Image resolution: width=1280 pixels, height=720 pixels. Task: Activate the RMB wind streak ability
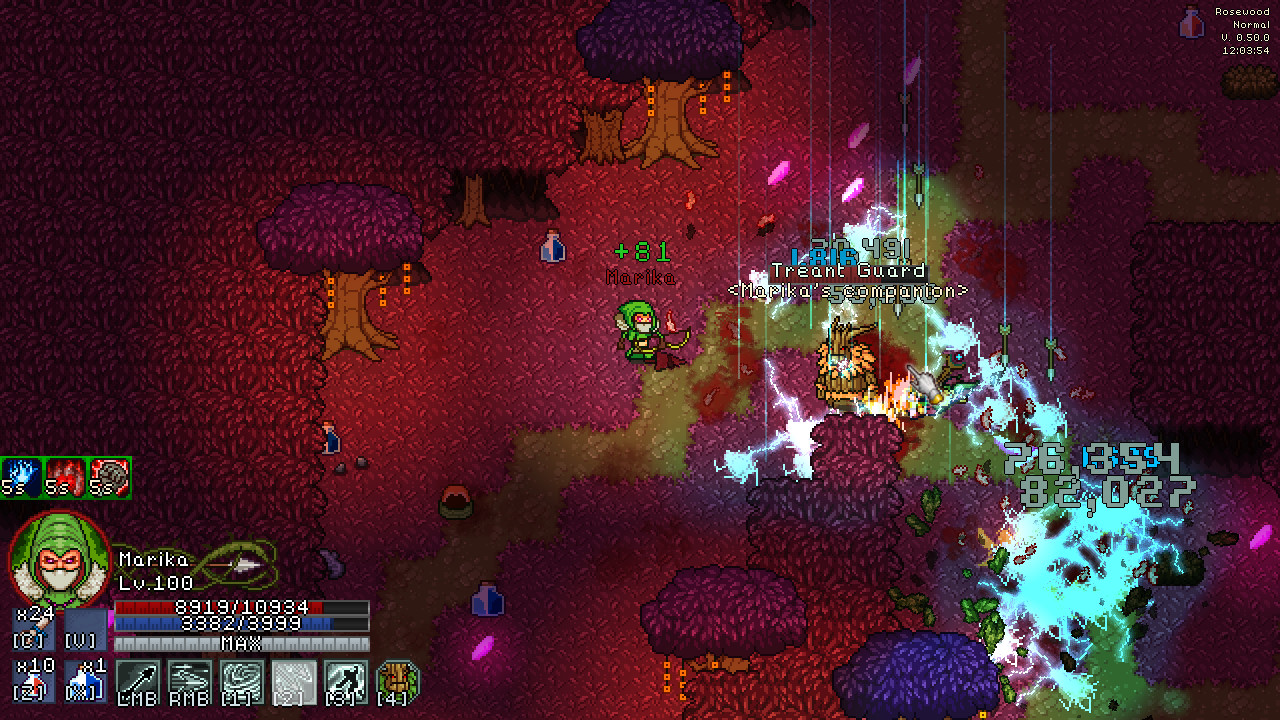[x=190, y=681]
